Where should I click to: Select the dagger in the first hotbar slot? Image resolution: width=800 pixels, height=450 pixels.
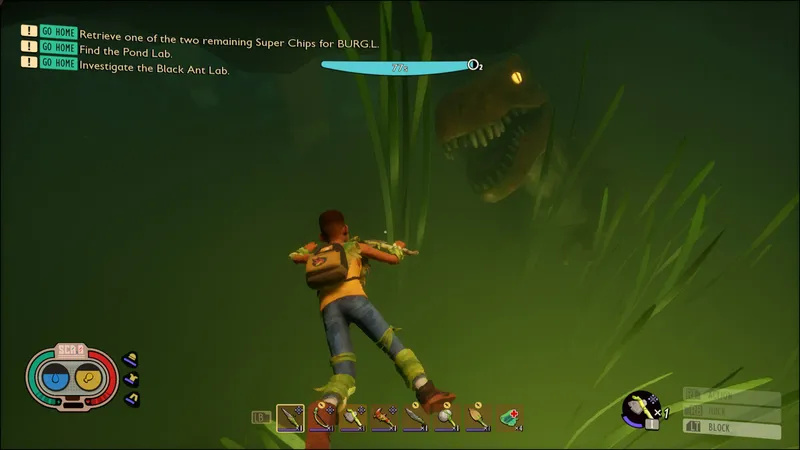[x=291, y=417]
